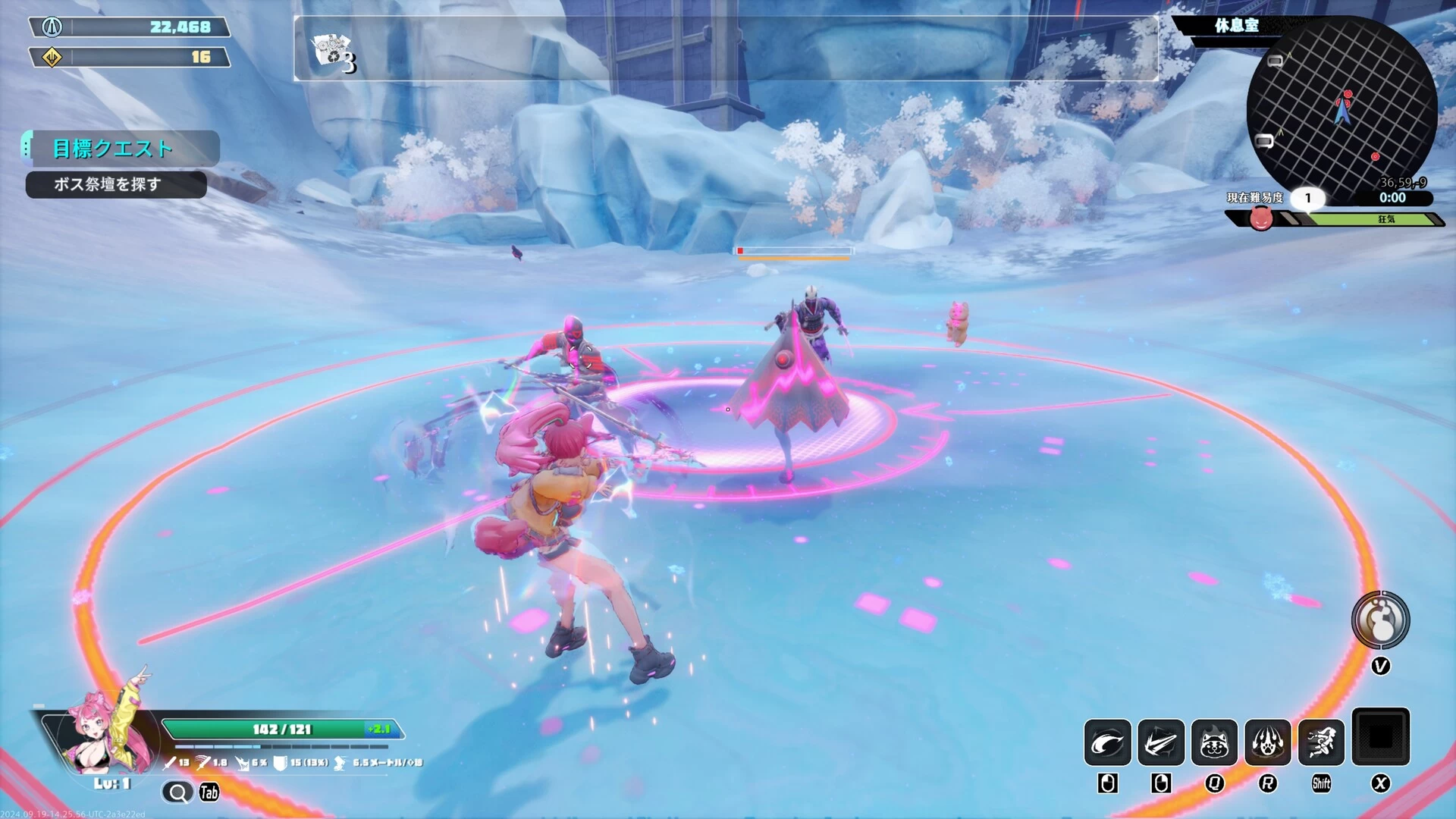Trigger the flaming dog head skill
Viewport: 1456px width, 819px height.
pyautogui.click(x=1214, y=742)
